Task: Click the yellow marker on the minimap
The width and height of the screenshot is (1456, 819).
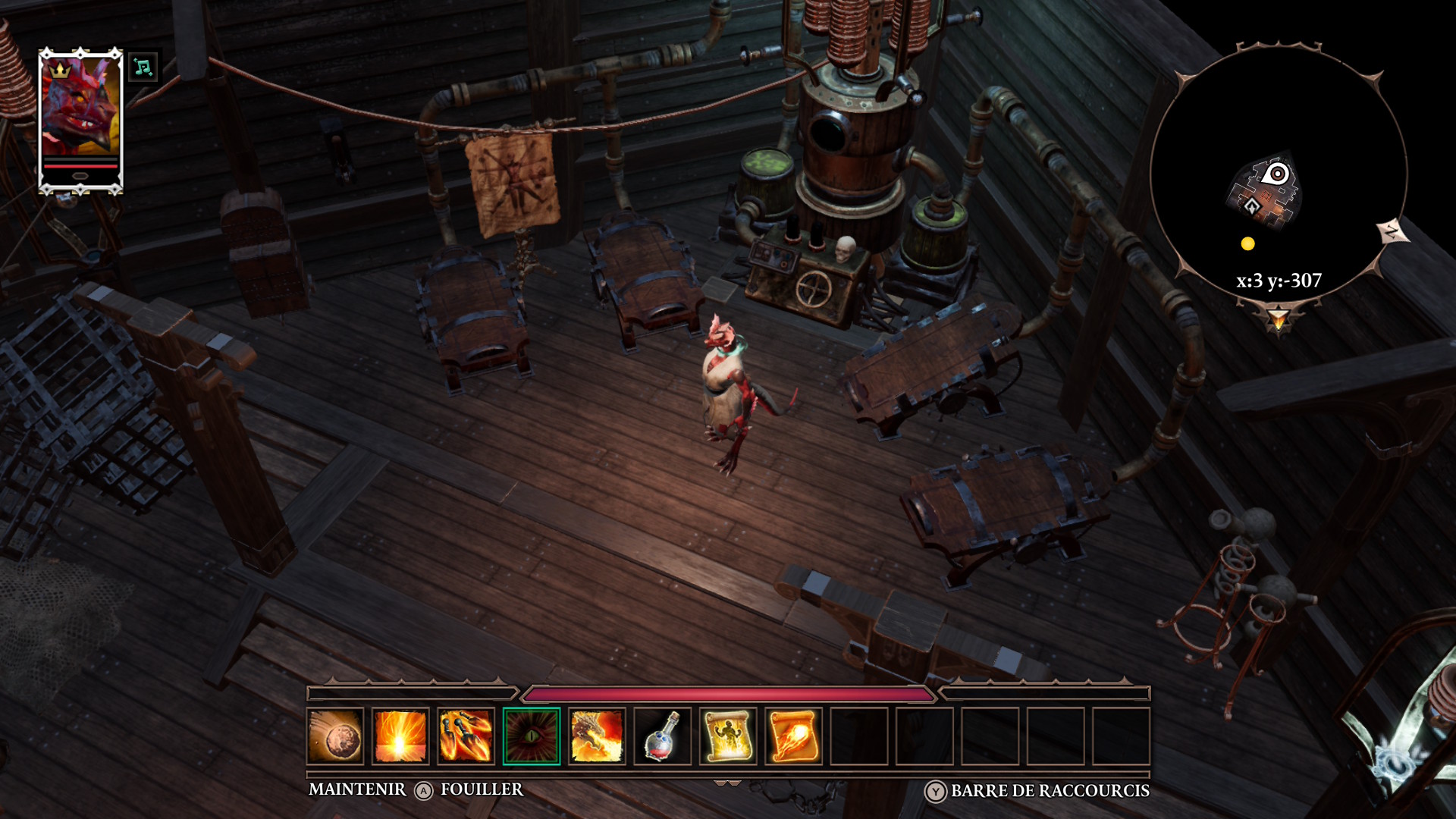Action: coord(1247,243)
